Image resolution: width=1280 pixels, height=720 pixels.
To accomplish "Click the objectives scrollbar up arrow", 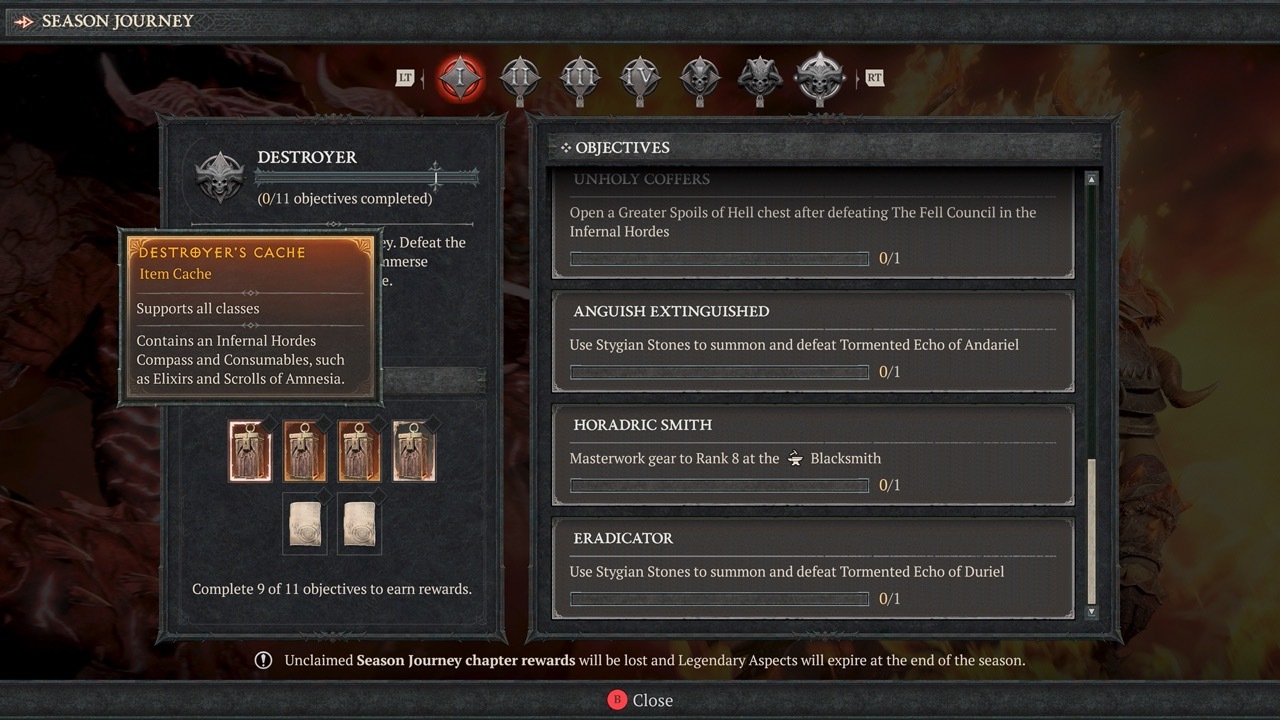I will point(1091,180).
